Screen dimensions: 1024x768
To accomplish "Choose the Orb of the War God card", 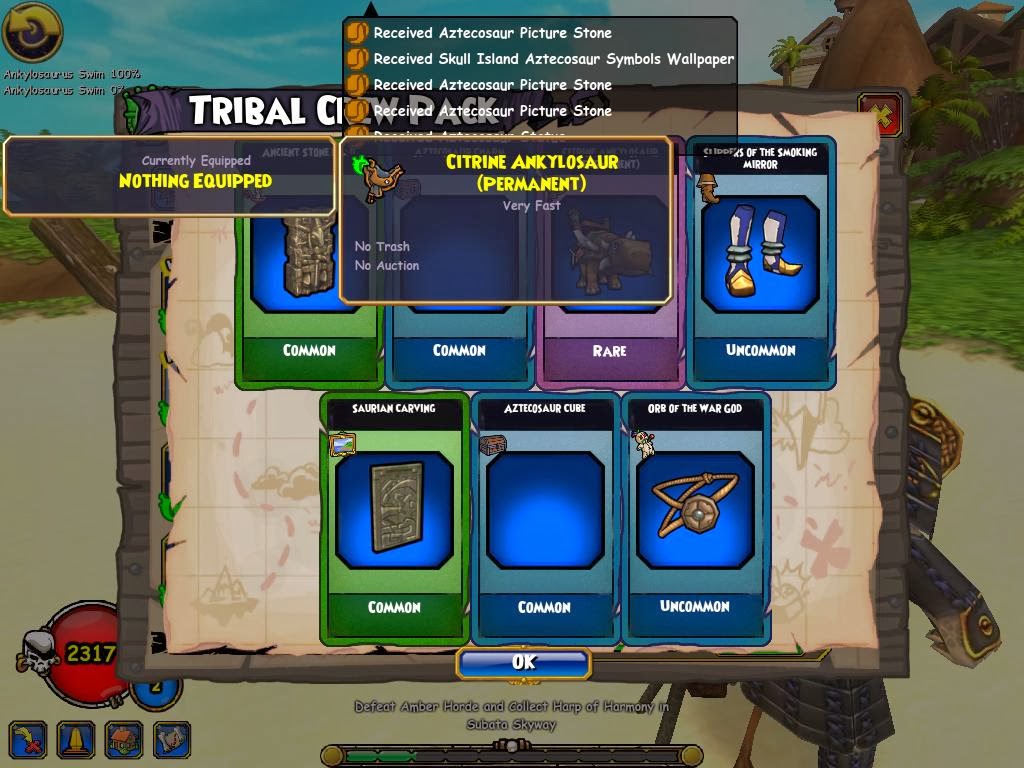I will (x=696, y=517).
